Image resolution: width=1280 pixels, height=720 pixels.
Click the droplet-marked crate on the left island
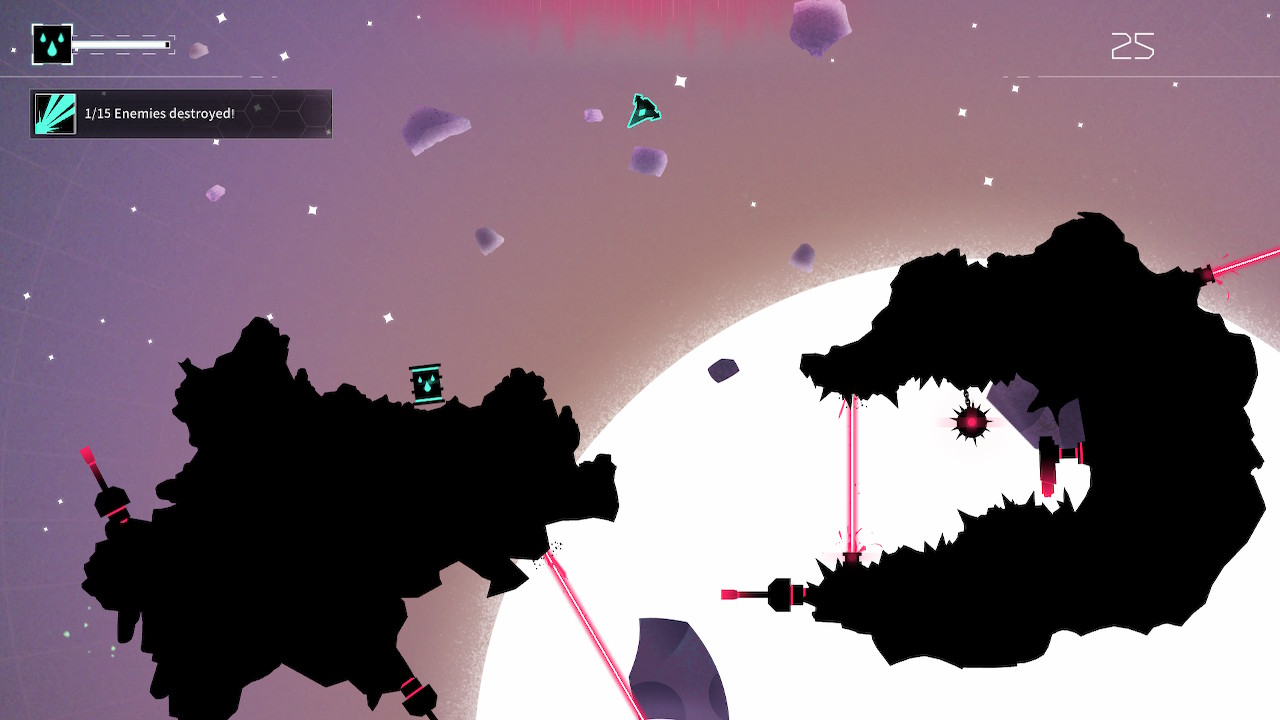pos(424,381)
